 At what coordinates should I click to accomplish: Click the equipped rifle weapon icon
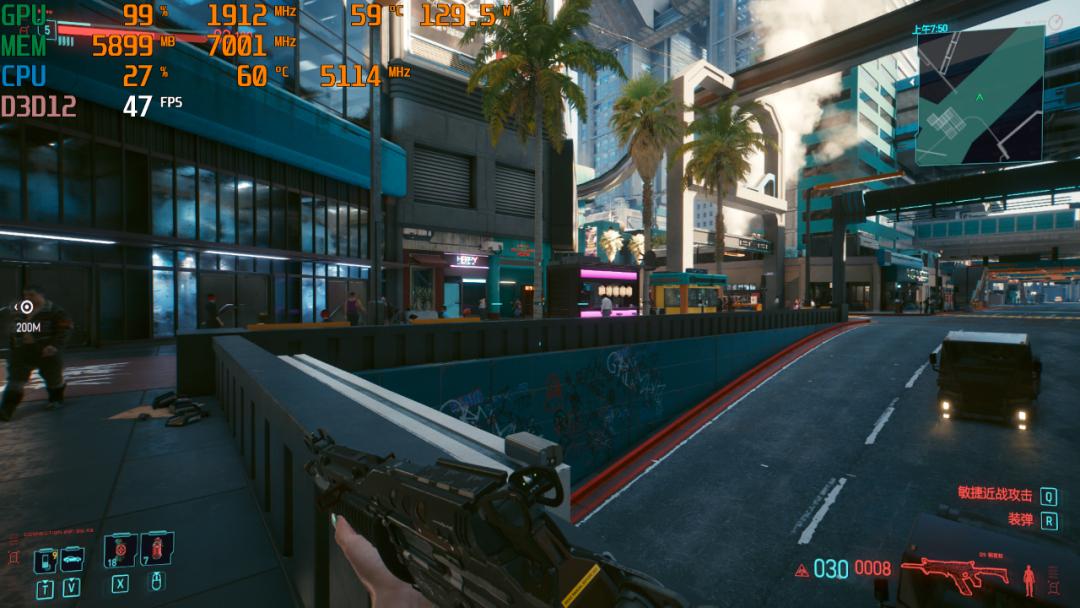[954, 574]
